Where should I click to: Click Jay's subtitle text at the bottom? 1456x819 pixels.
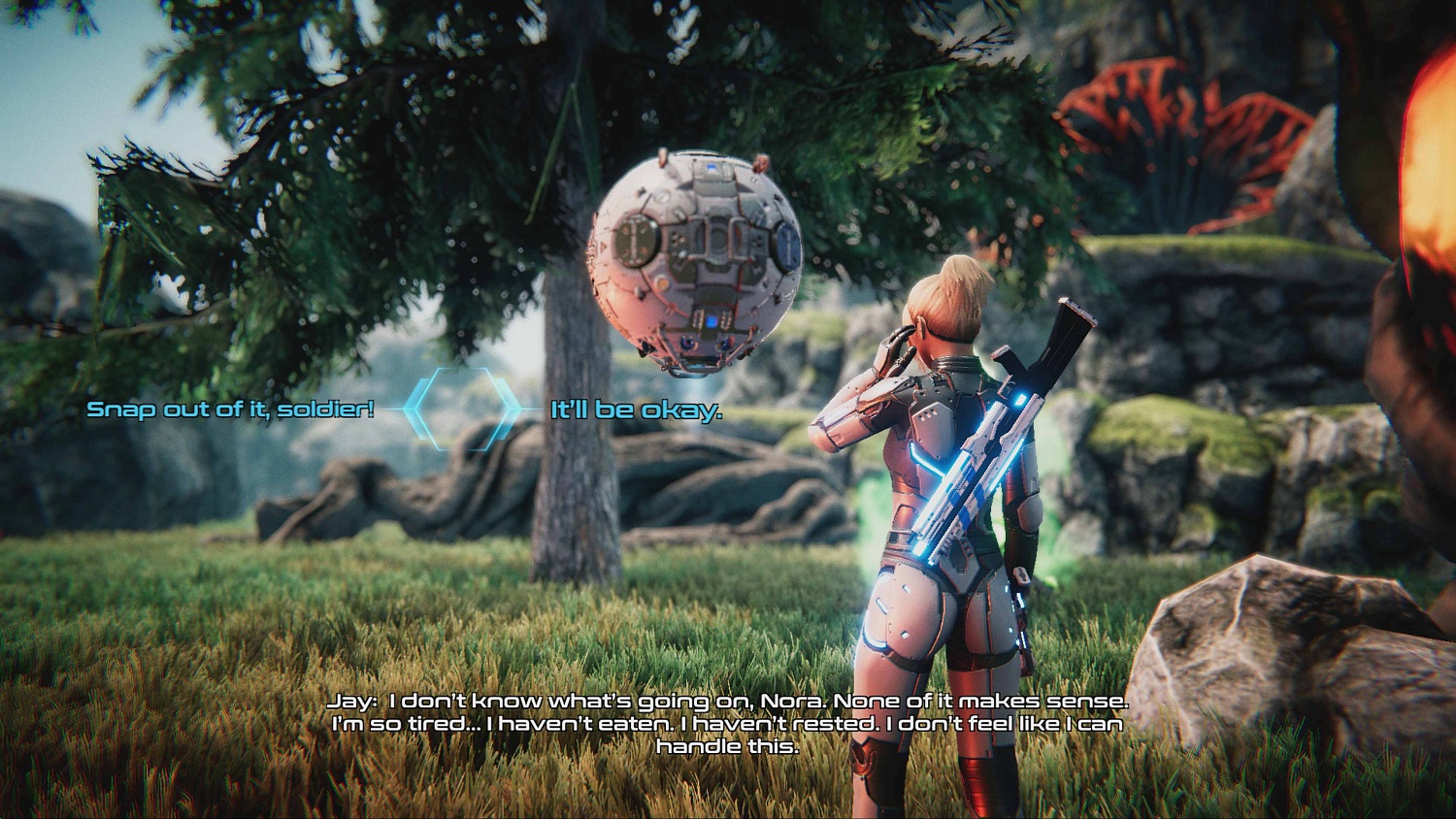click(728, 723)
